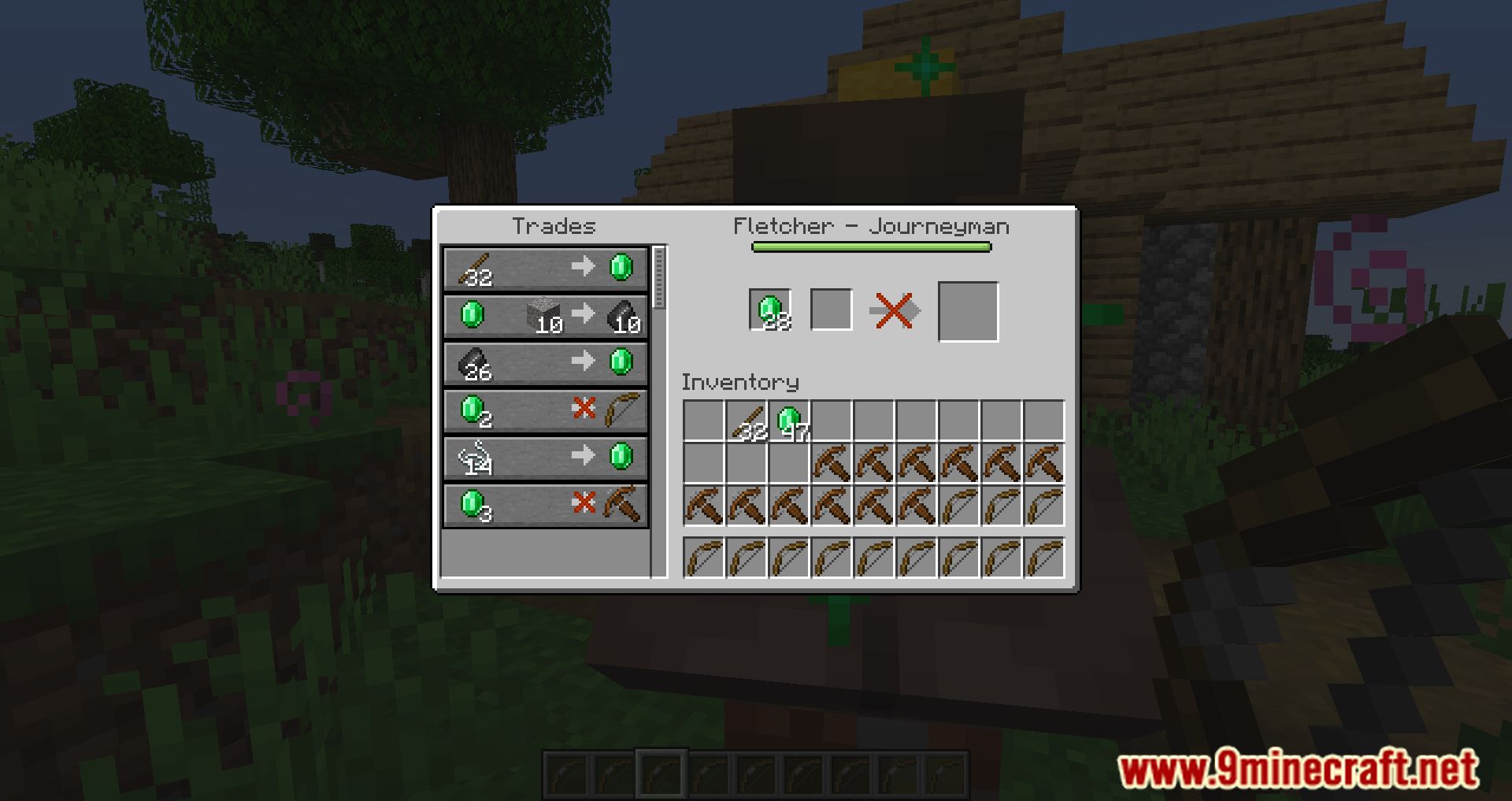The image size is (1512, 801).
Task: Click the green villager experience bar
Action: tap(871, 246)
